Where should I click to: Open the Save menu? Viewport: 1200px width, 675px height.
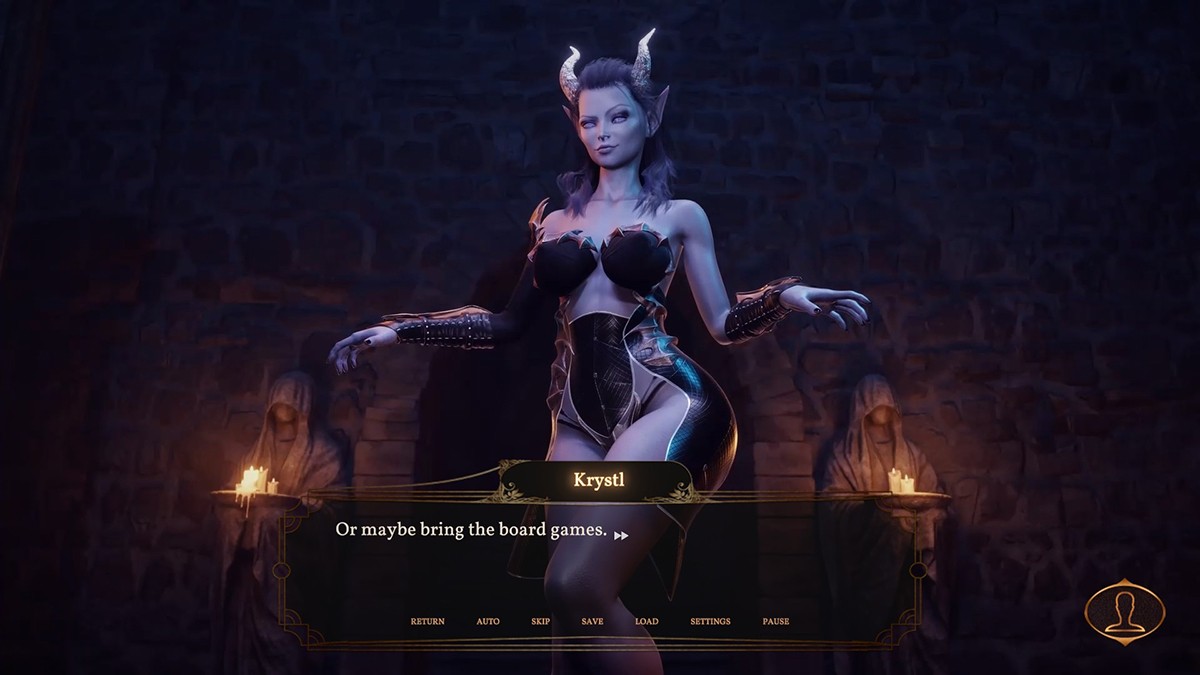point(592,621)
